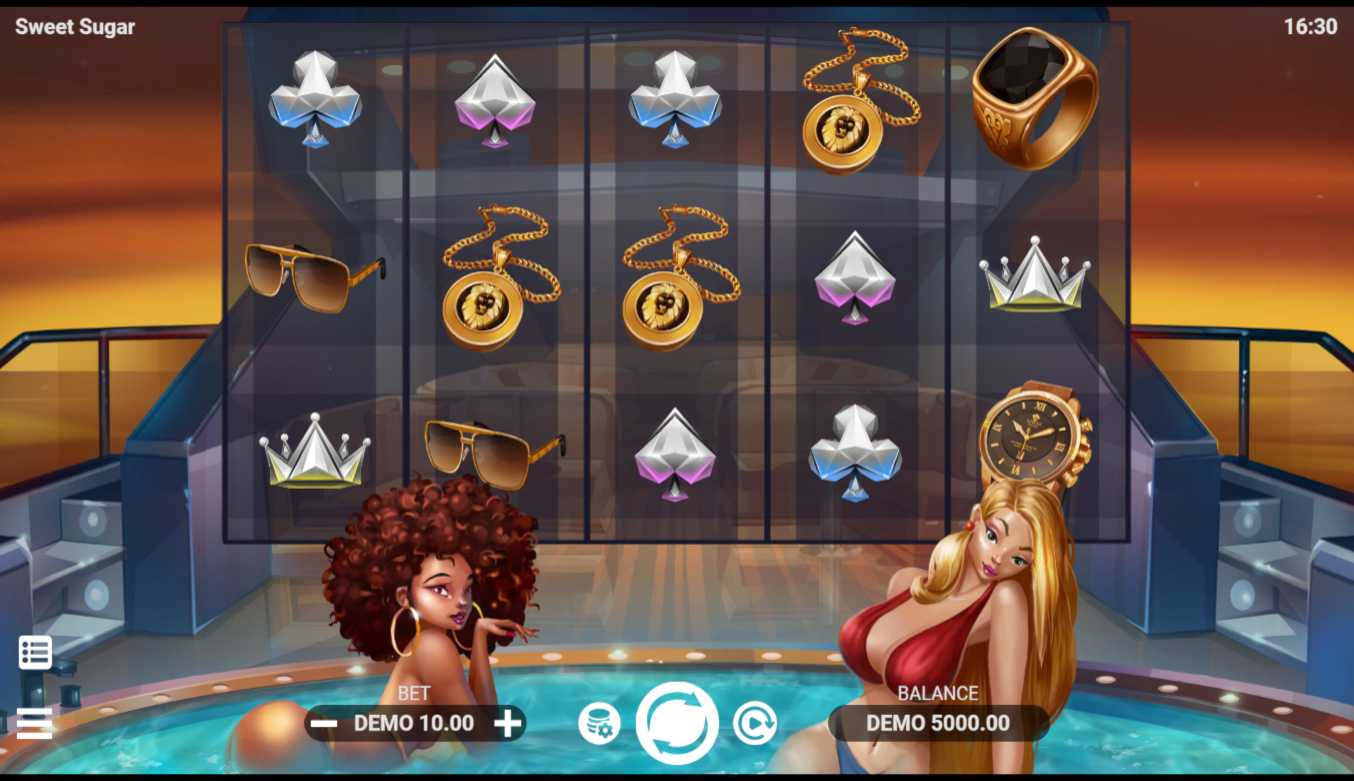Open the bet settings coin icon
This screenshot has width=1354, height=781.
tap(599, 724)
